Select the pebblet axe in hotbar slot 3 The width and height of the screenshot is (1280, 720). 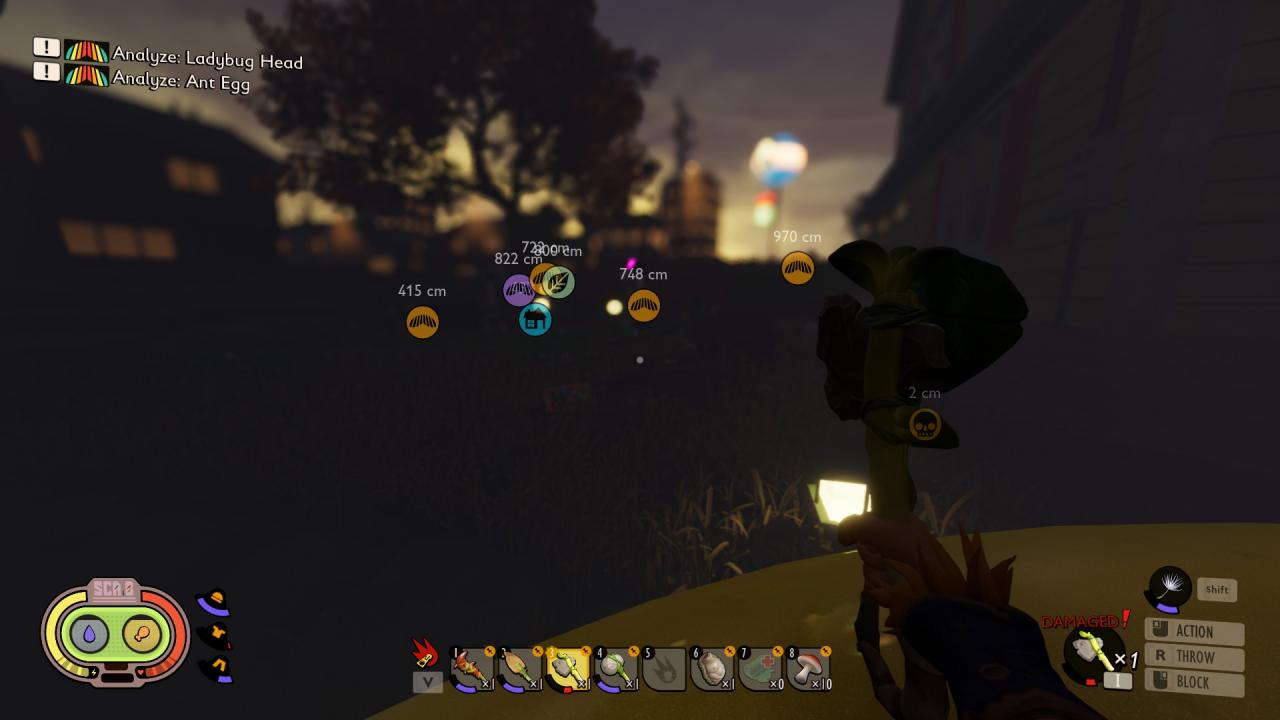coord(567,668)
